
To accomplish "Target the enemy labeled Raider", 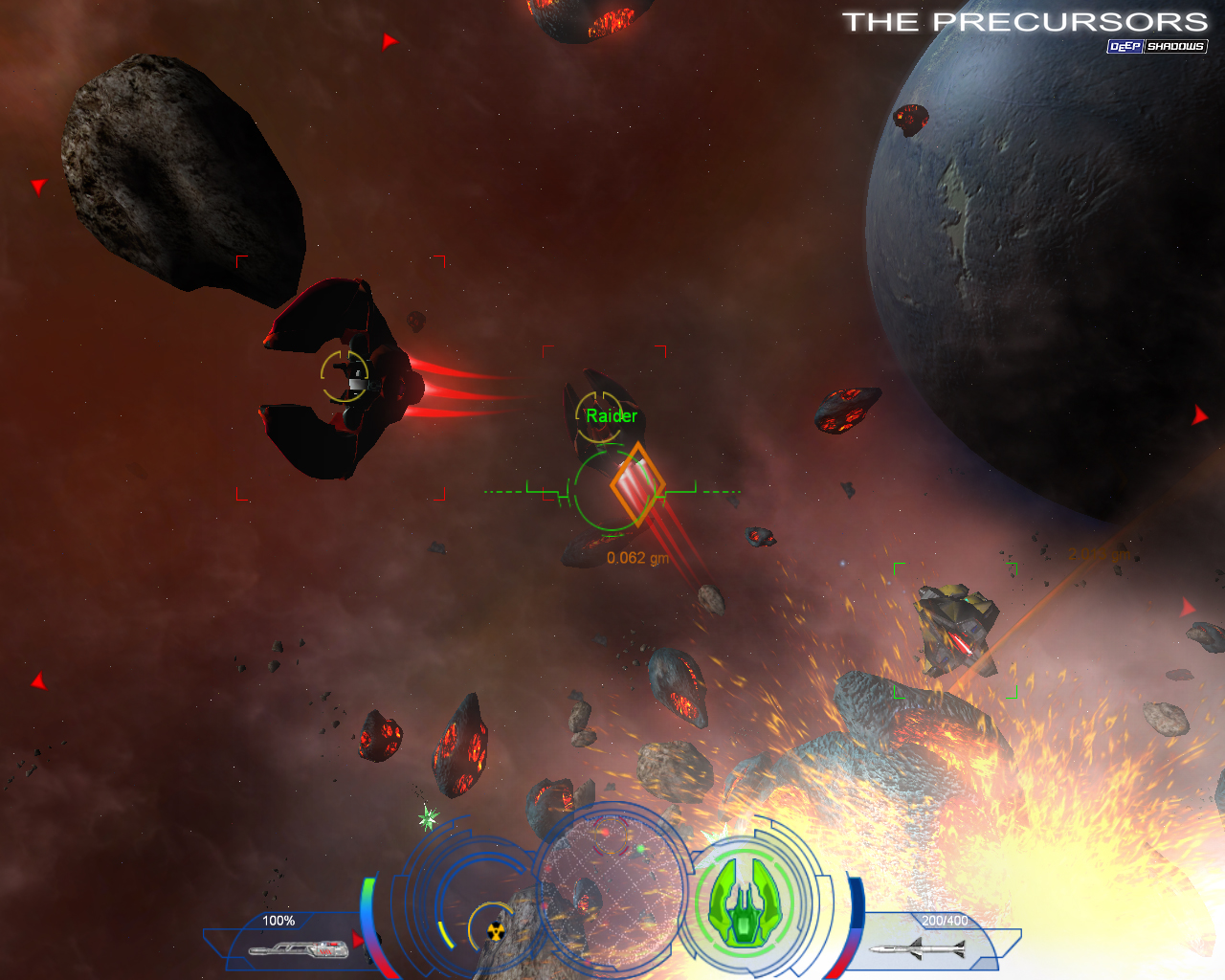I will (x=601, y=414).
